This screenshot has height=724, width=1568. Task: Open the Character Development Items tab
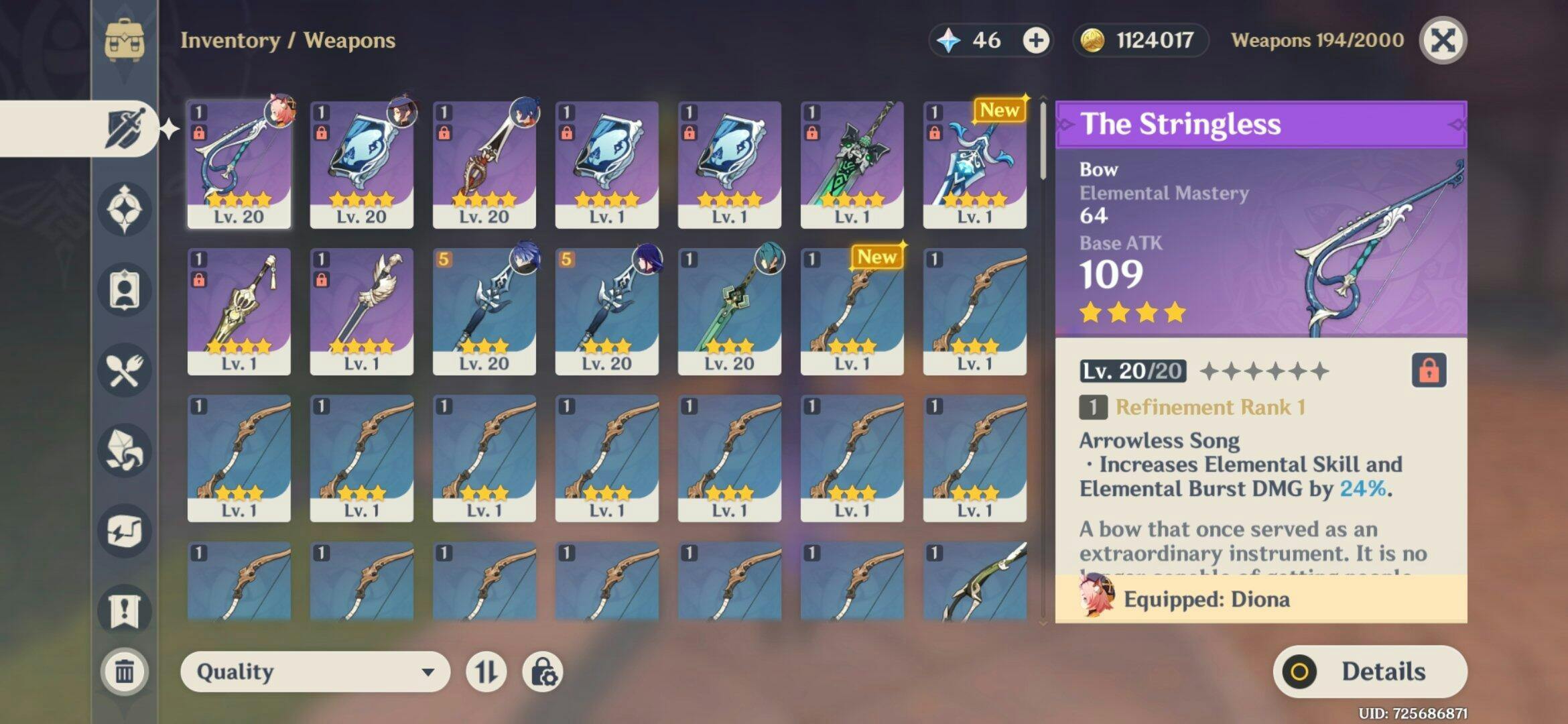[125, 290]
